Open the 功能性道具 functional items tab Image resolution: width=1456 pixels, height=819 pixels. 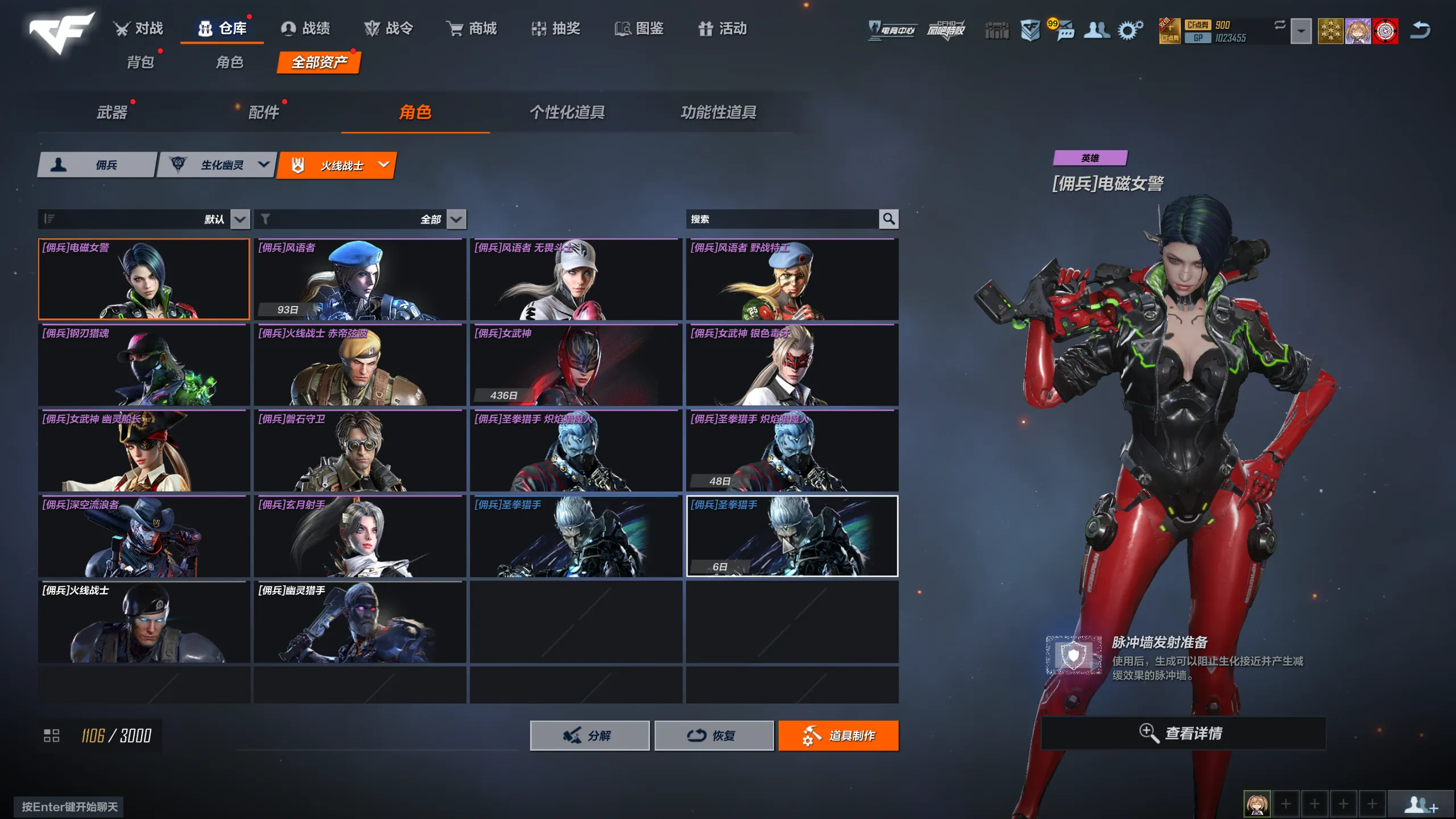click(718, 112)
